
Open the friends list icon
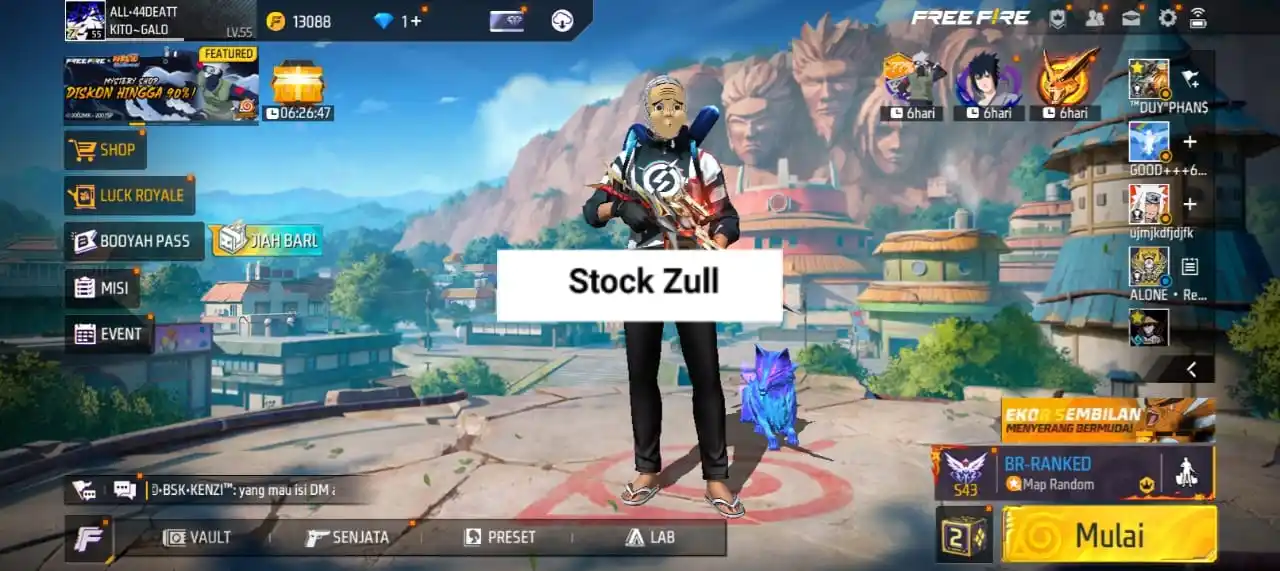pyautogui.click(x=1095, y=17)
